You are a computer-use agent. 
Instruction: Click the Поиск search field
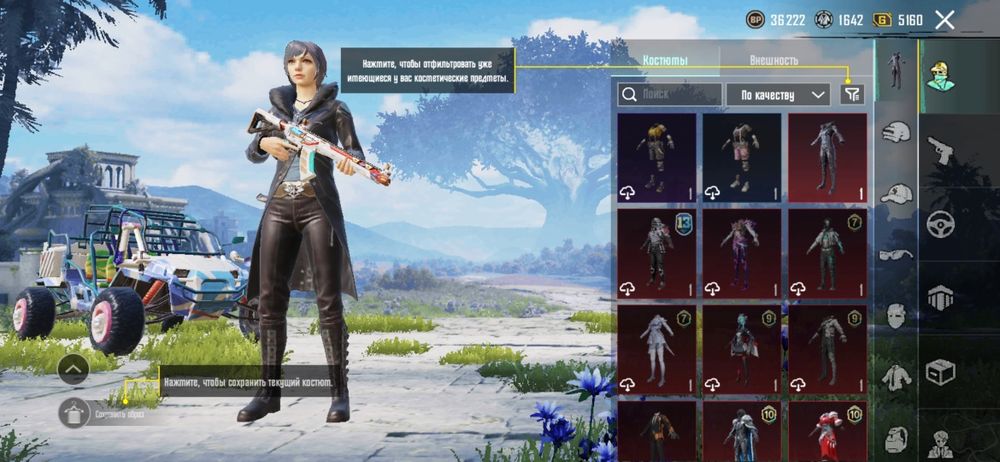coord(669,94)
